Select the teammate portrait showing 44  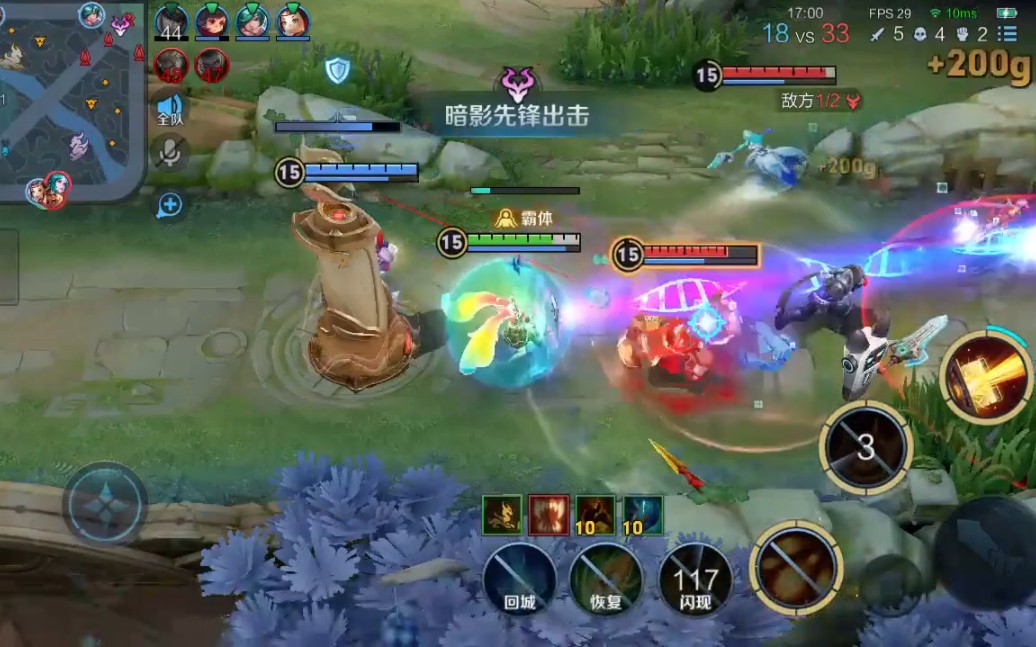pos(171,22)
